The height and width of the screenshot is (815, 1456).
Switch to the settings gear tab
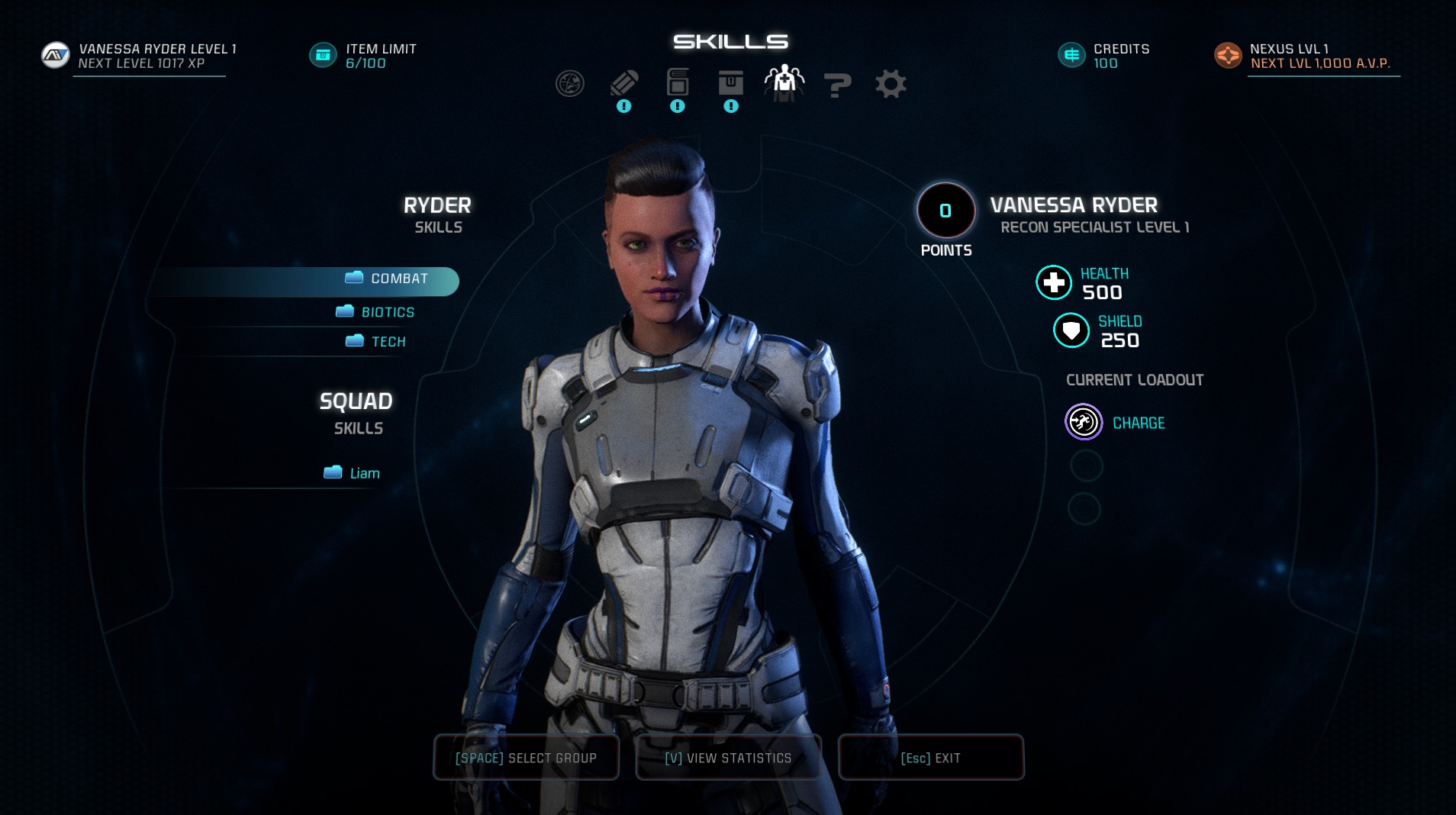tap(891, 84)
